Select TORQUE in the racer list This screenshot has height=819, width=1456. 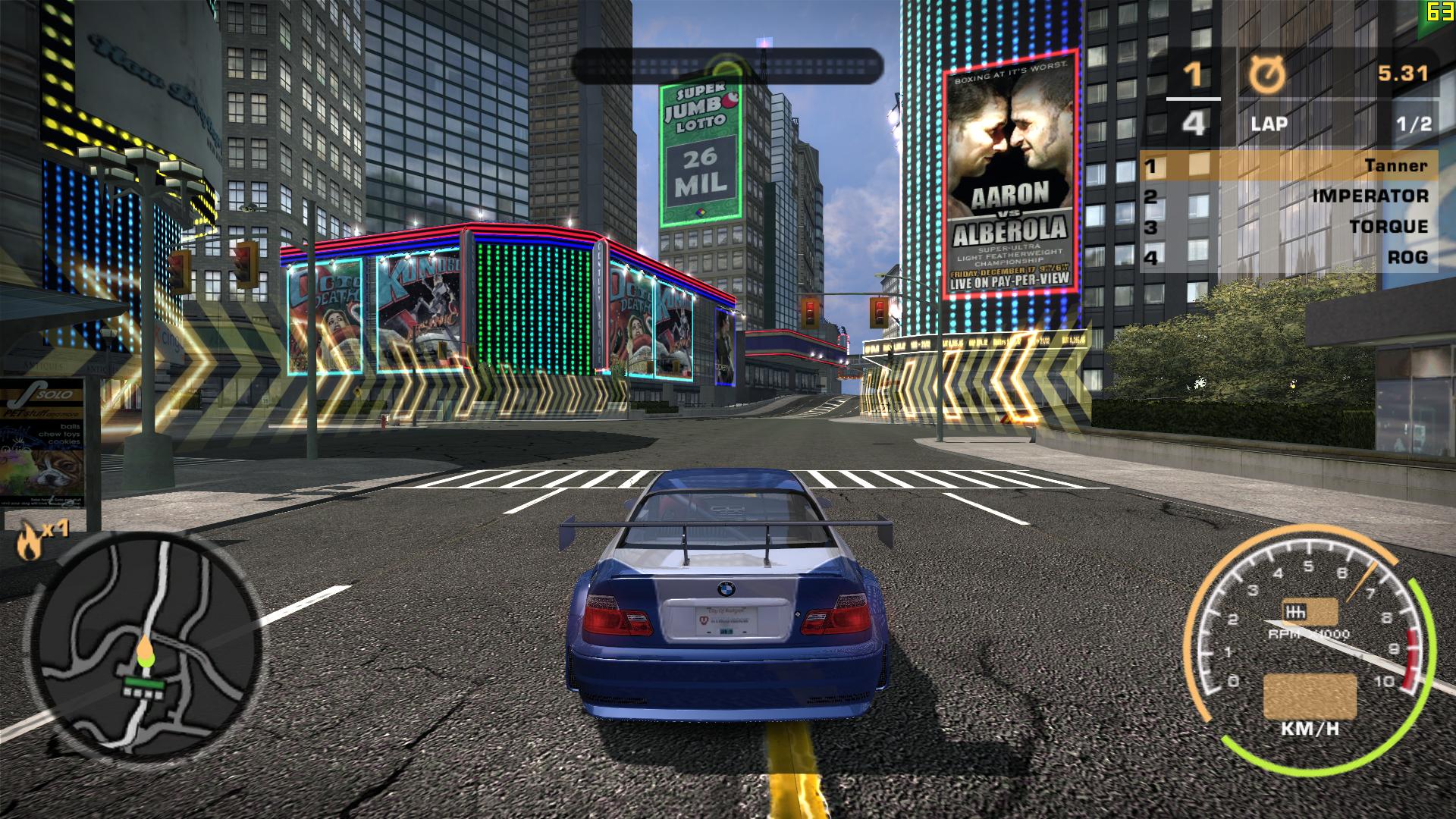tap(1288, 226)
